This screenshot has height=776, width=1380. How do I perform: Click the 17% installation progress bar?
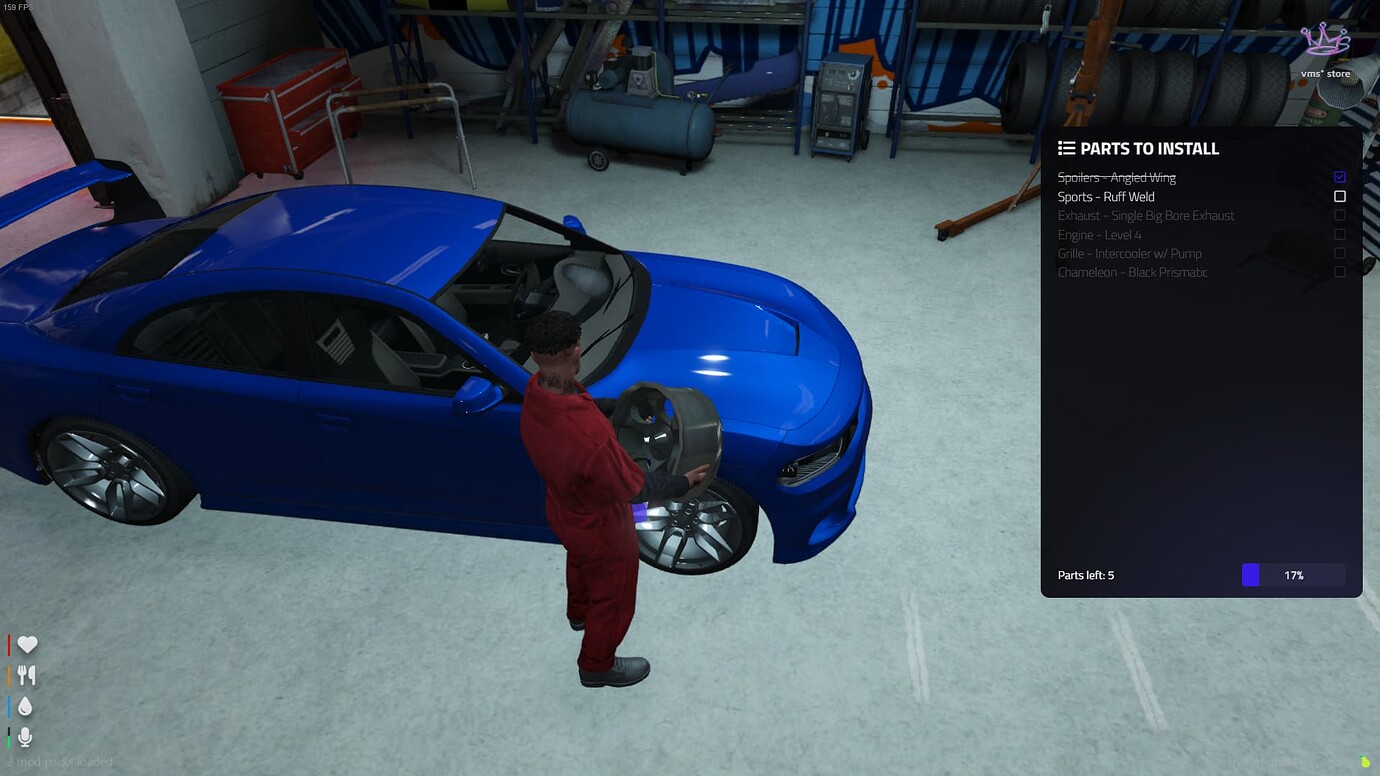pyautogui.click(x=1294, y=574)
